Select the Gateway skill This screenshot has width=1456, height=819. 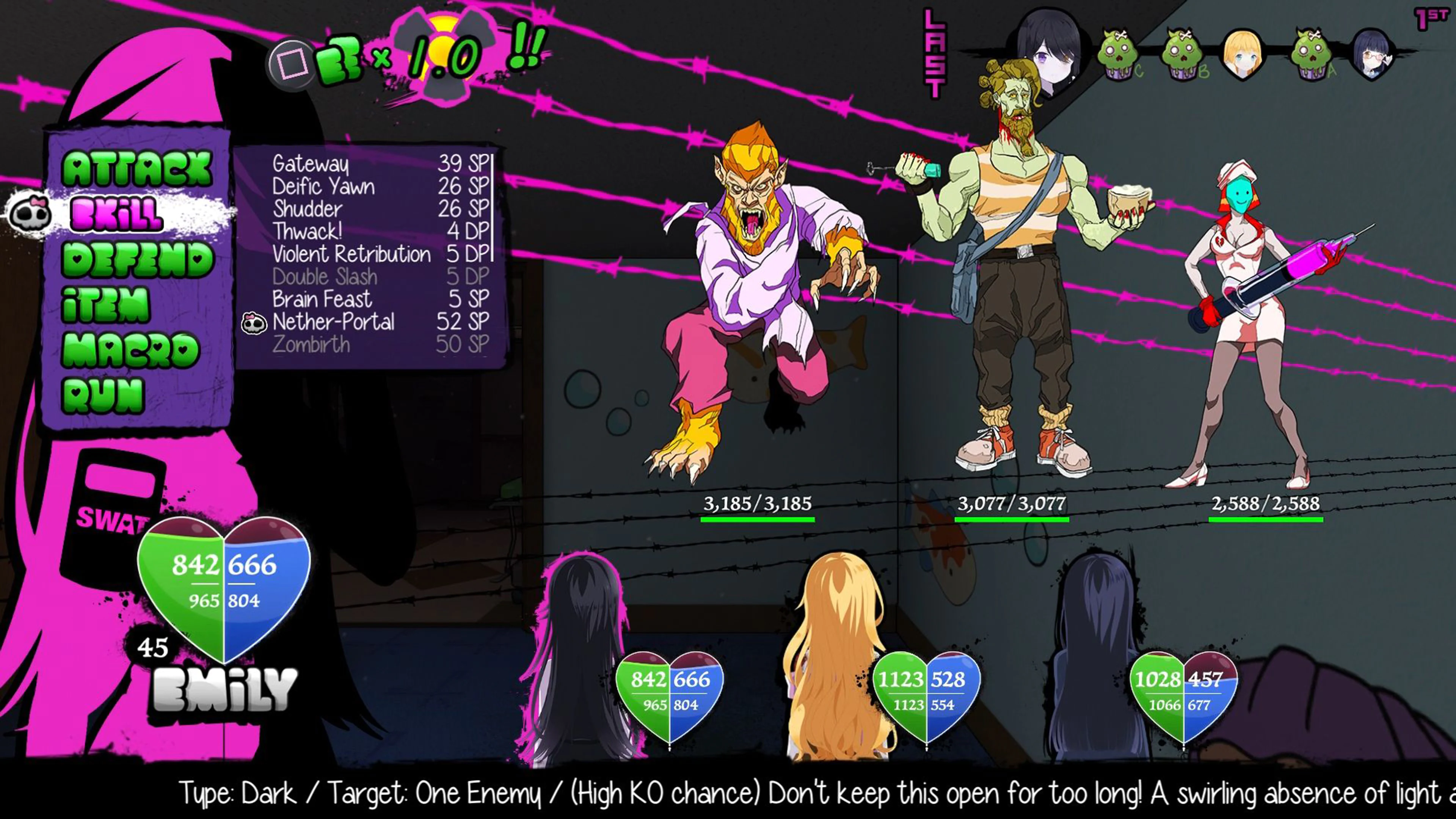pyautogui.click(x=311, y=164)
